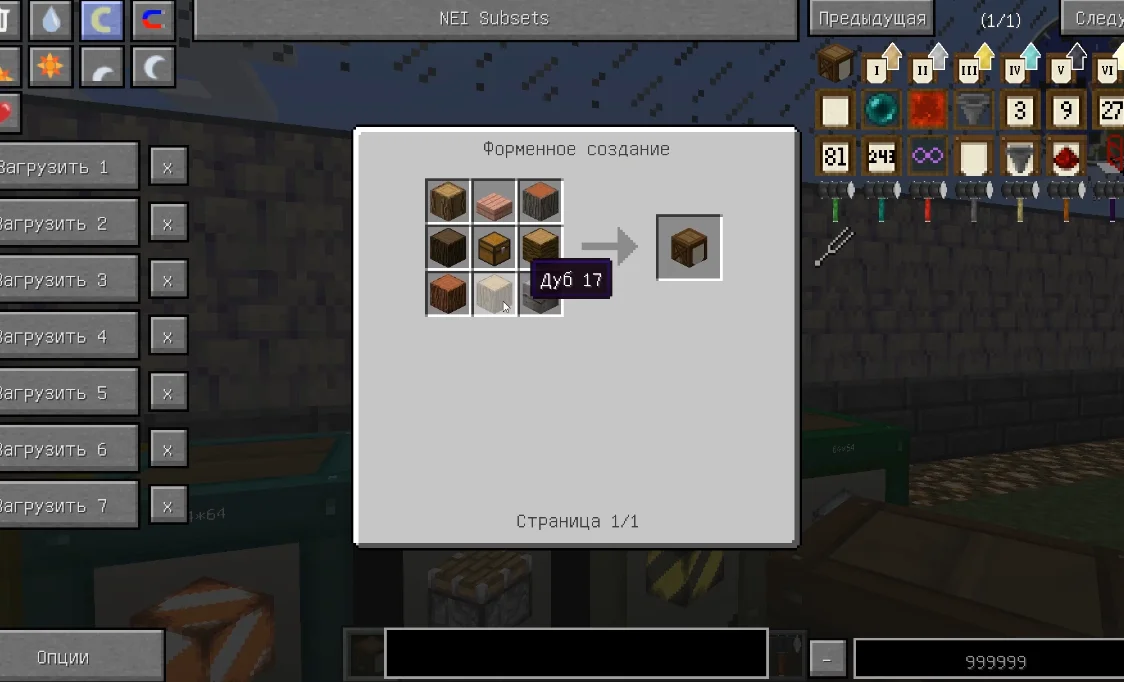Select the item labeled 81 in the item panel

835,157
